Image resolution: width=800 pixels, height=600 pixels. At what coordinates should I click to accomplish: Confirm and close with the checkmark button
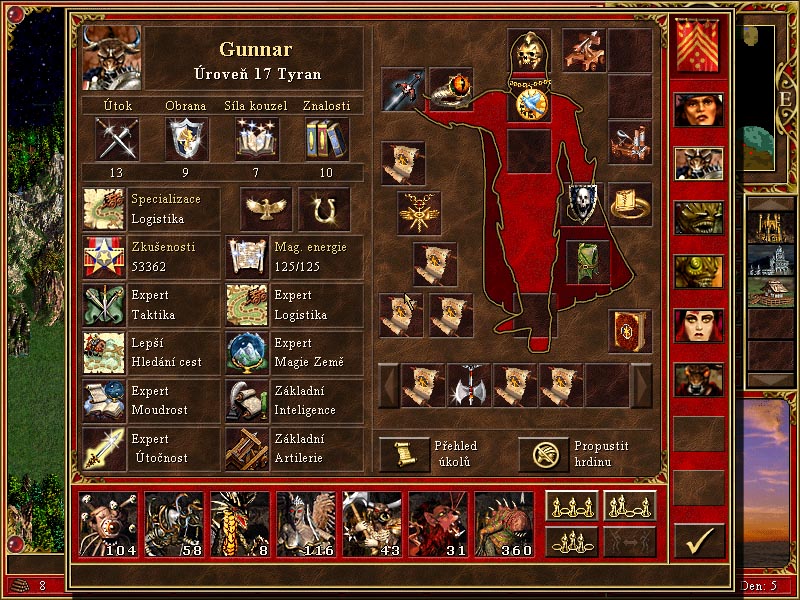[698, 540]
